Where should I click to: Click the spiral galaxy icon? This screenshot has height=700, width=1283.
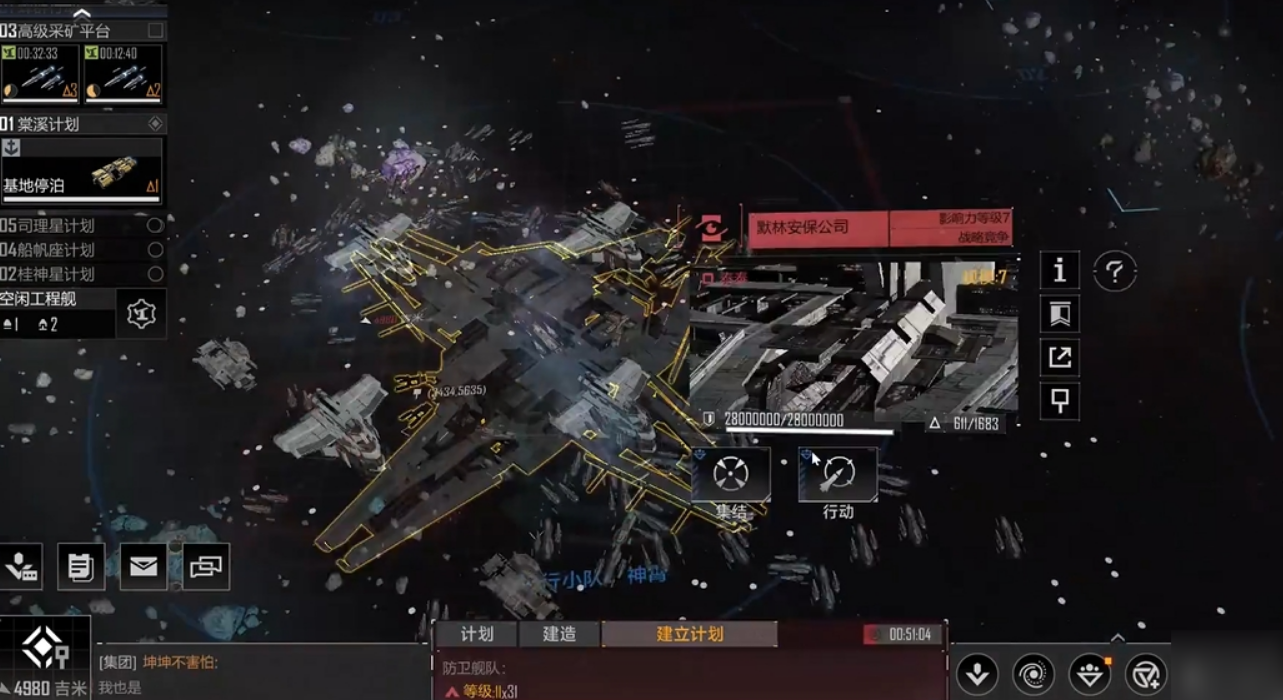pyautogui.click(x=1033, y=674)
